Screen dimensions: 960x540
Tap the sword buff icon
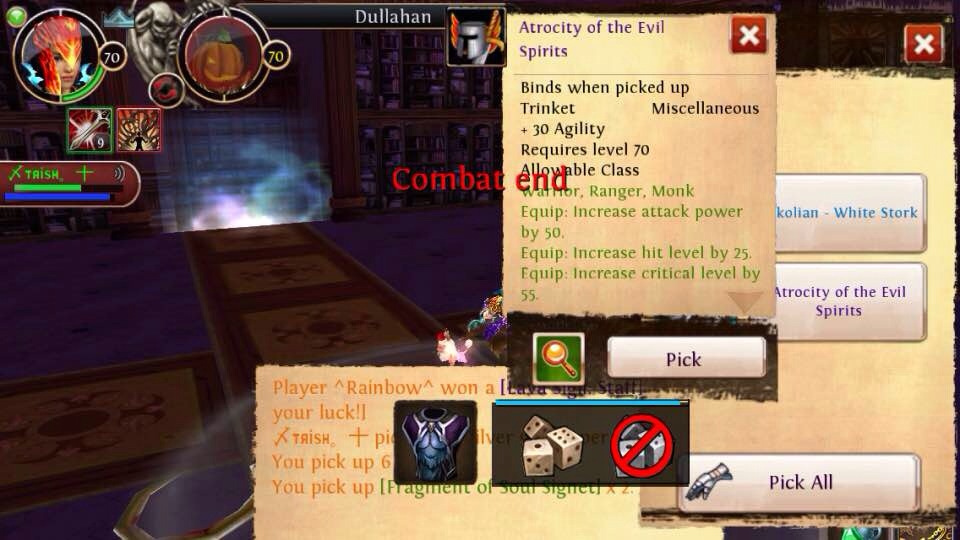tap(89, 129)
